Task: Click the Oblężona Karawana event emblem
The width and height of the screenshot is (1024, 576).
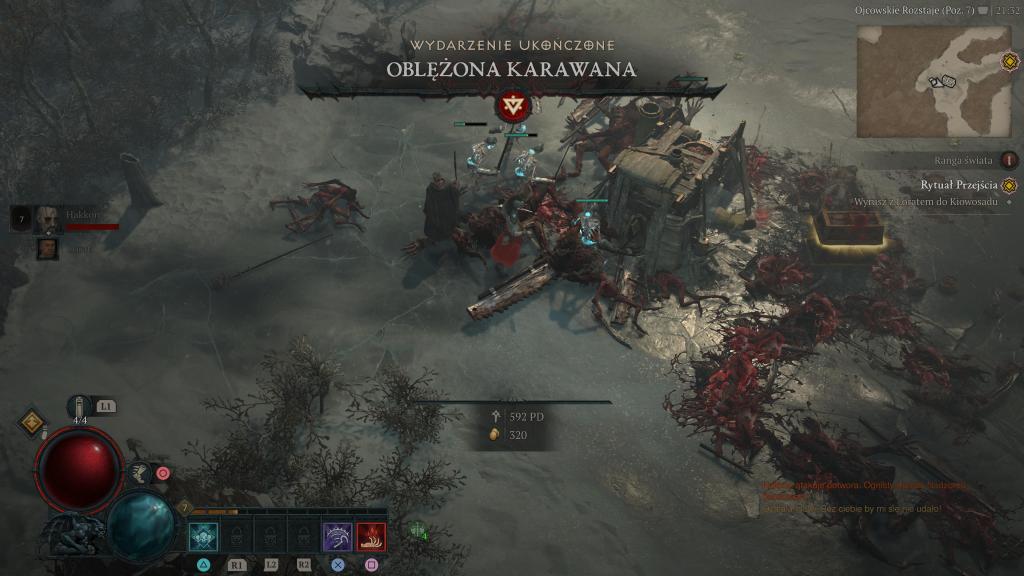Action: tap(514, 105)
